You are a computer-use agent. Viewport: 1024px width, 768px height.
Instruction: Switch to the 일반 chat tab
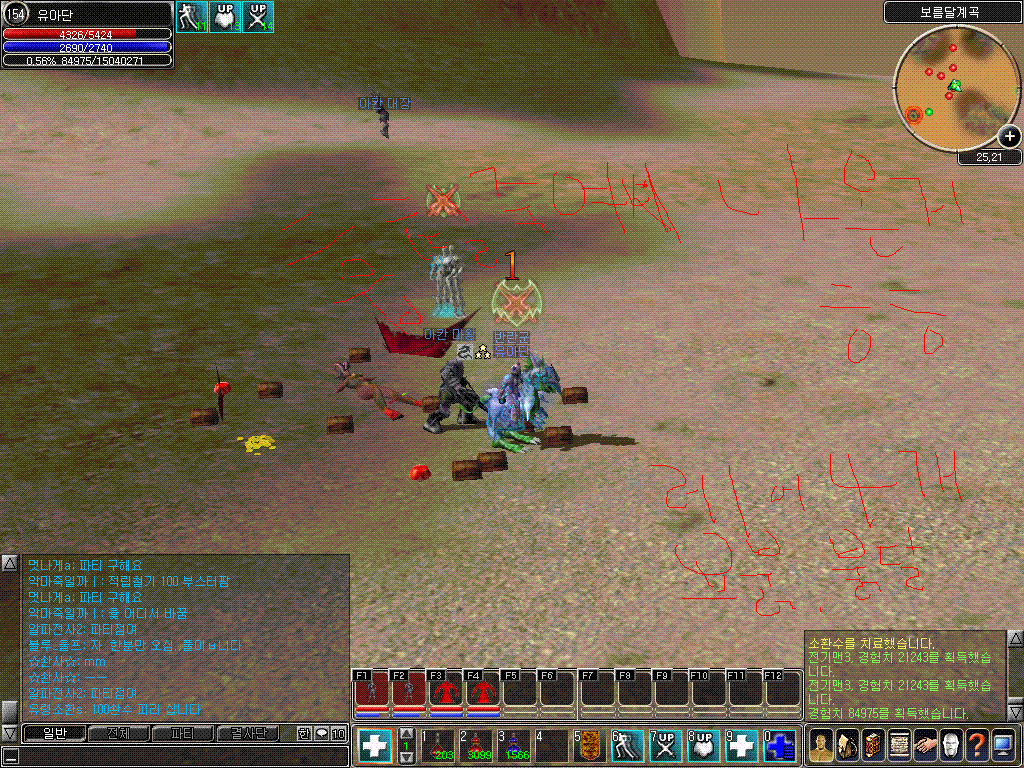click(x=52, y=733)
